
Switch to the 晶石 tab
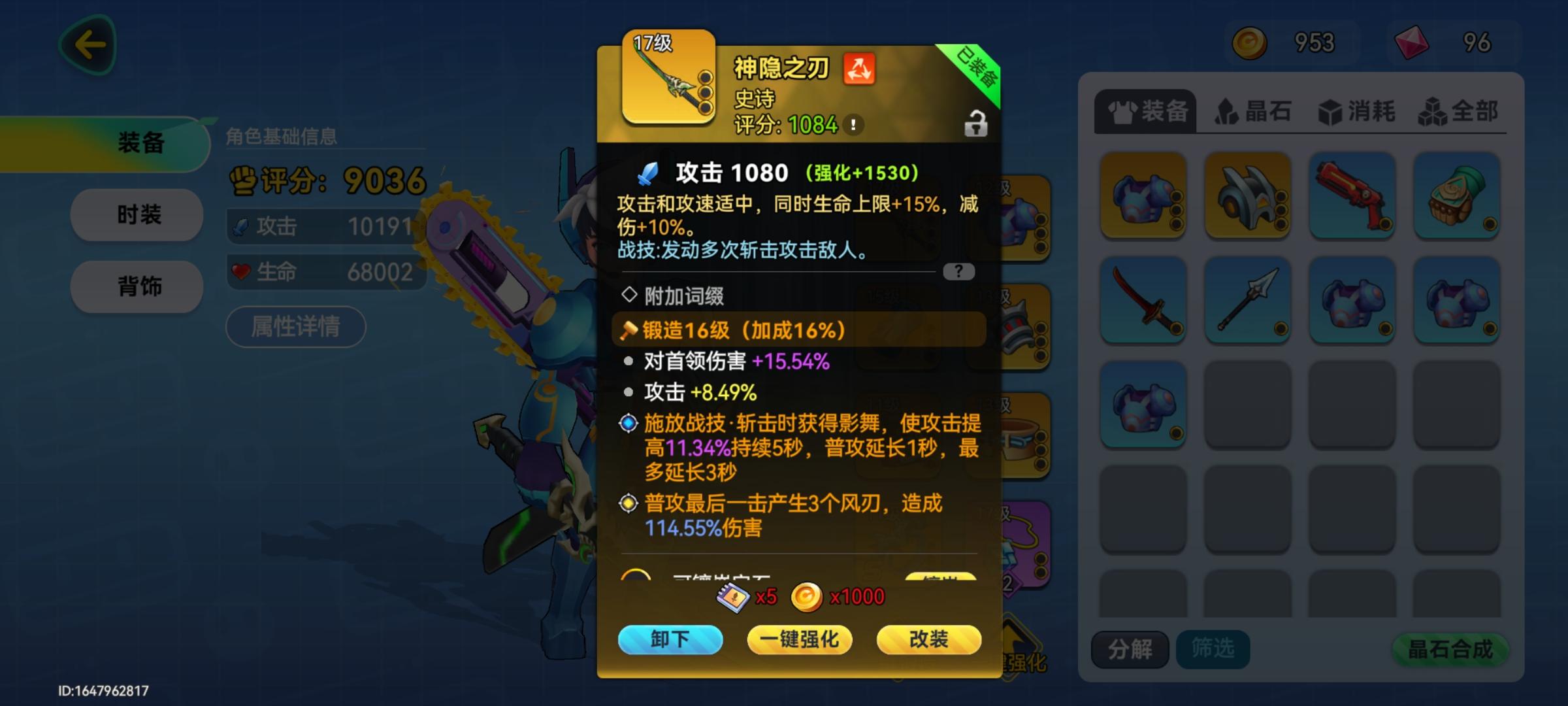tap(1252, 112)
